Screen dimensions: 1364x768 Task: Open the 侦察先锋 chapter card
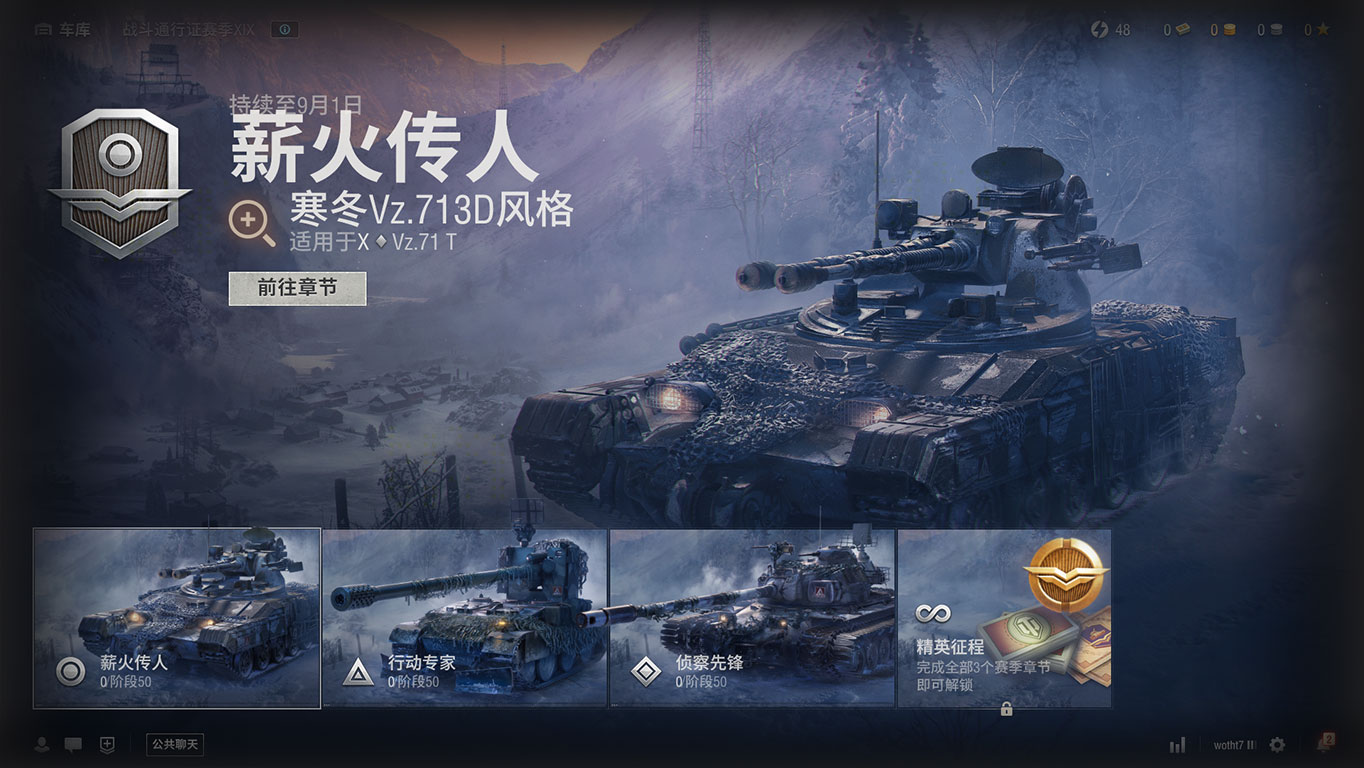click(x=752, y=618)
